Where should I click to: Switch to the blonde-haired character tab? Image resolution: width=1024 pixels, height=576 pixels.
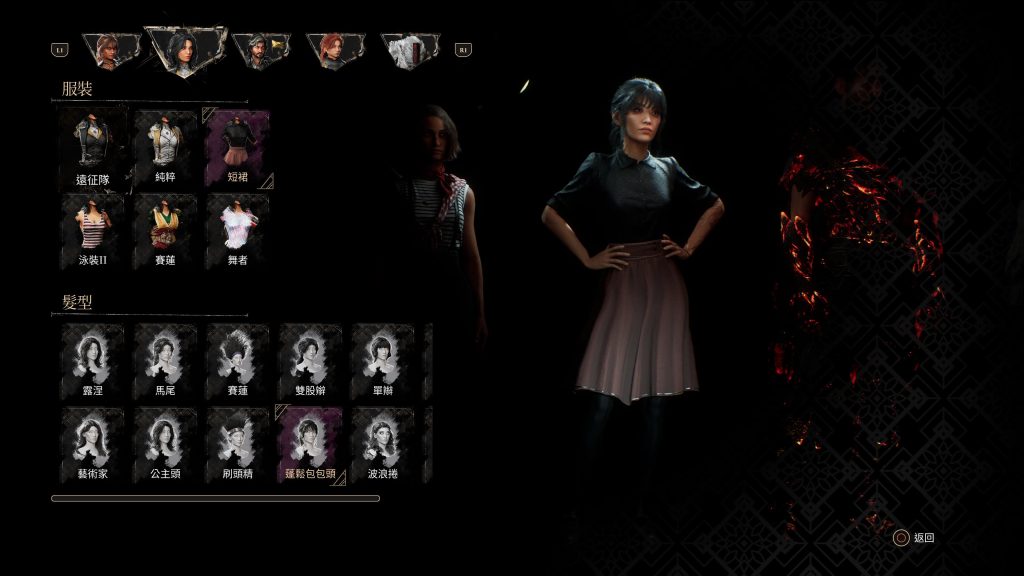tap(111, 50)
